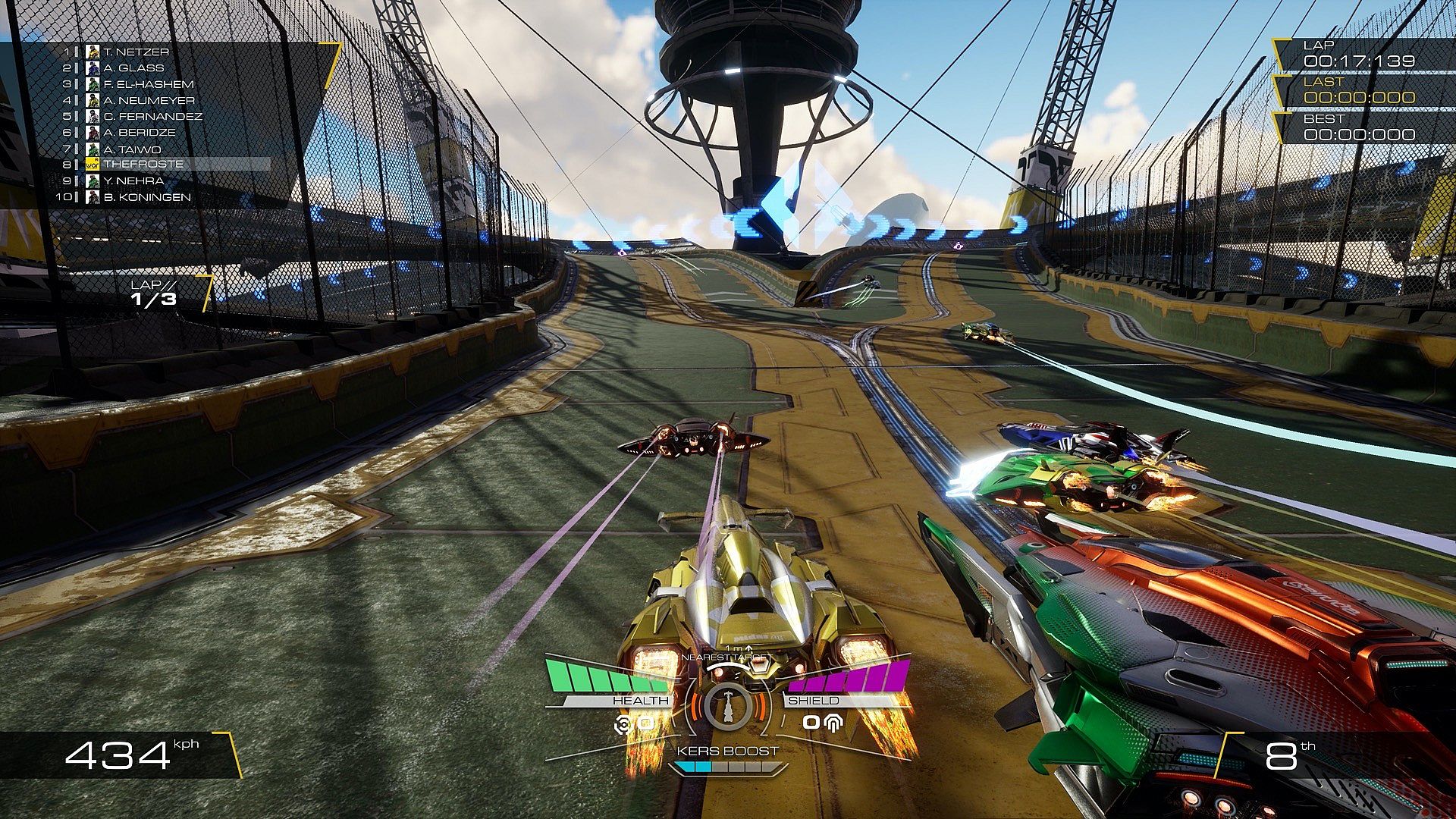Click the arch-shaped shield icon under Shield
The height and width of the screenshot is (819, 1456).
833,723
